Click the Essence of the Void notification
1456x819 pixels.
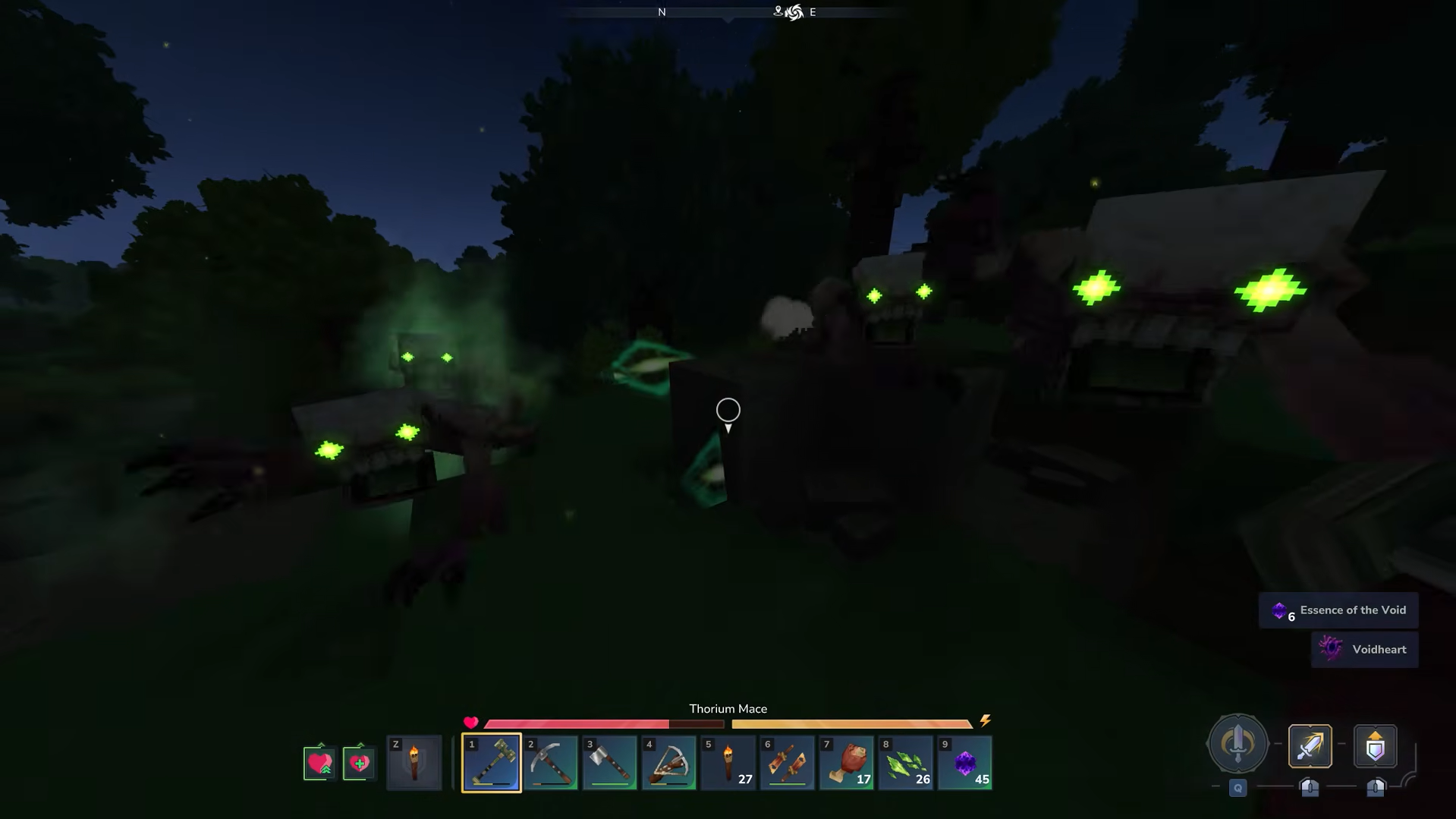1338,610
